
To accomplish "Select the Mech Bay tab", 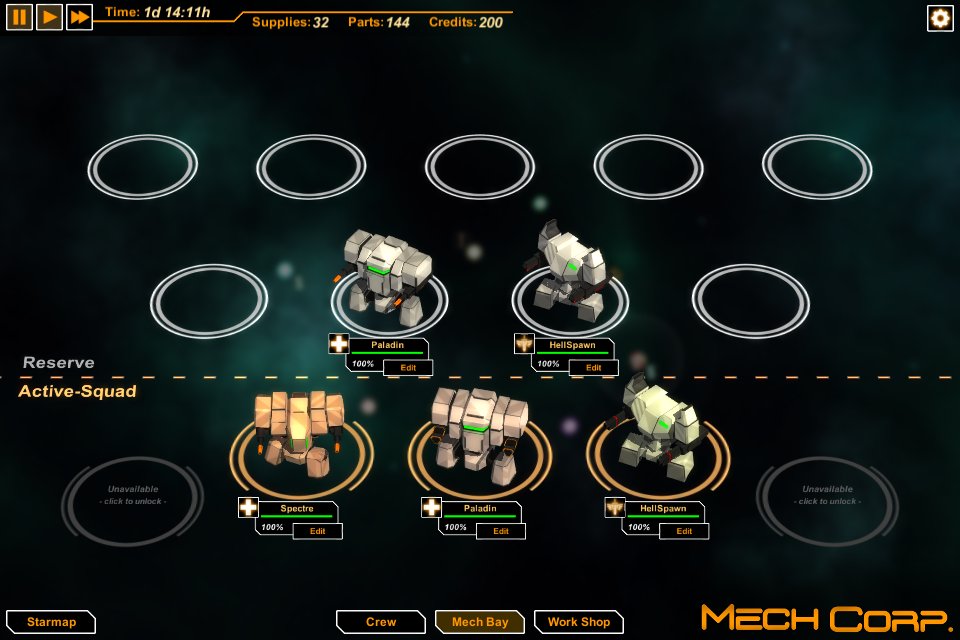I will coord(480,622).
